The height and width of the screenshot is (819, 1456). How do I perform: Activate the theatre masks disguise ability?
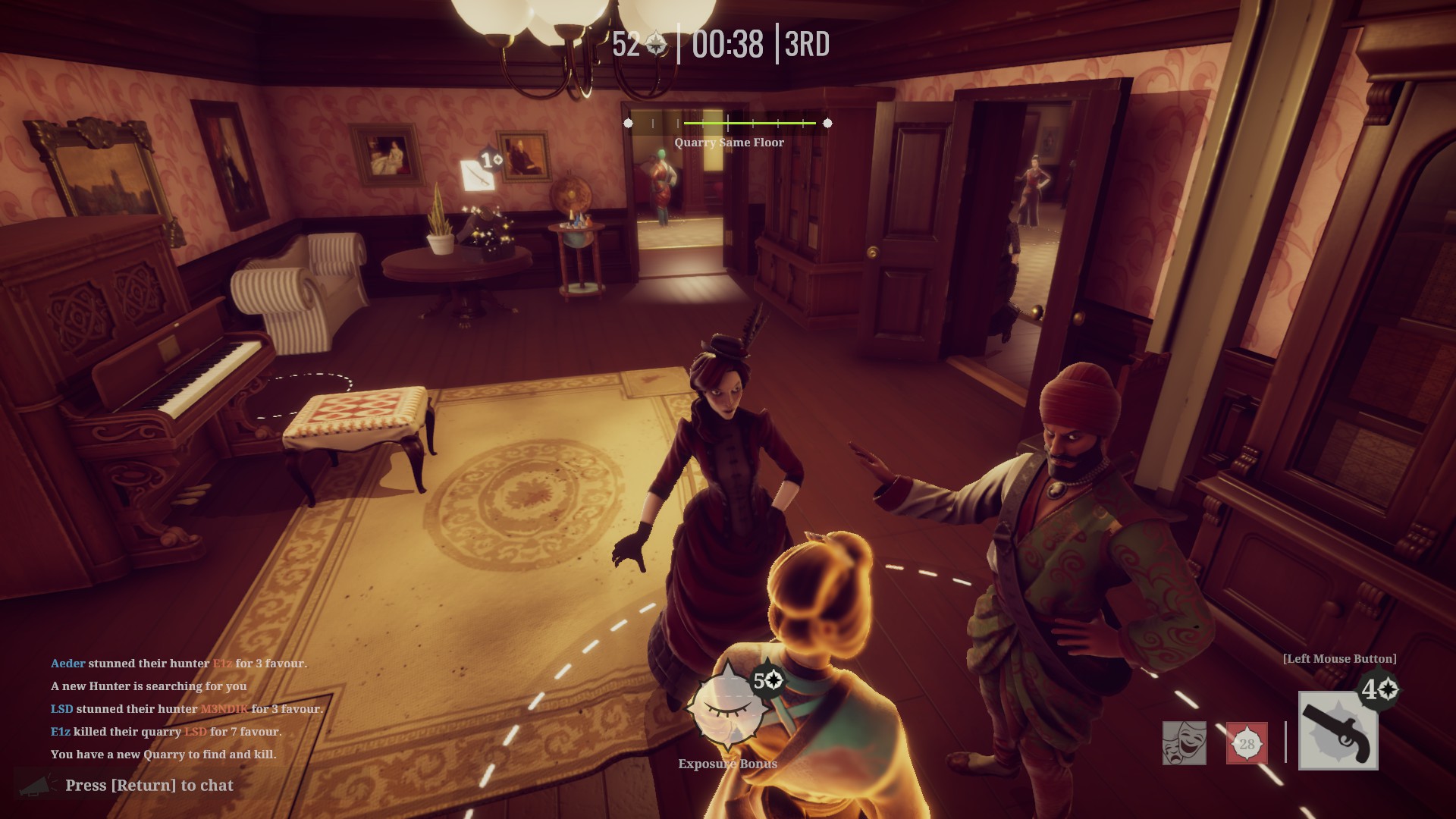coord(1184,743)
